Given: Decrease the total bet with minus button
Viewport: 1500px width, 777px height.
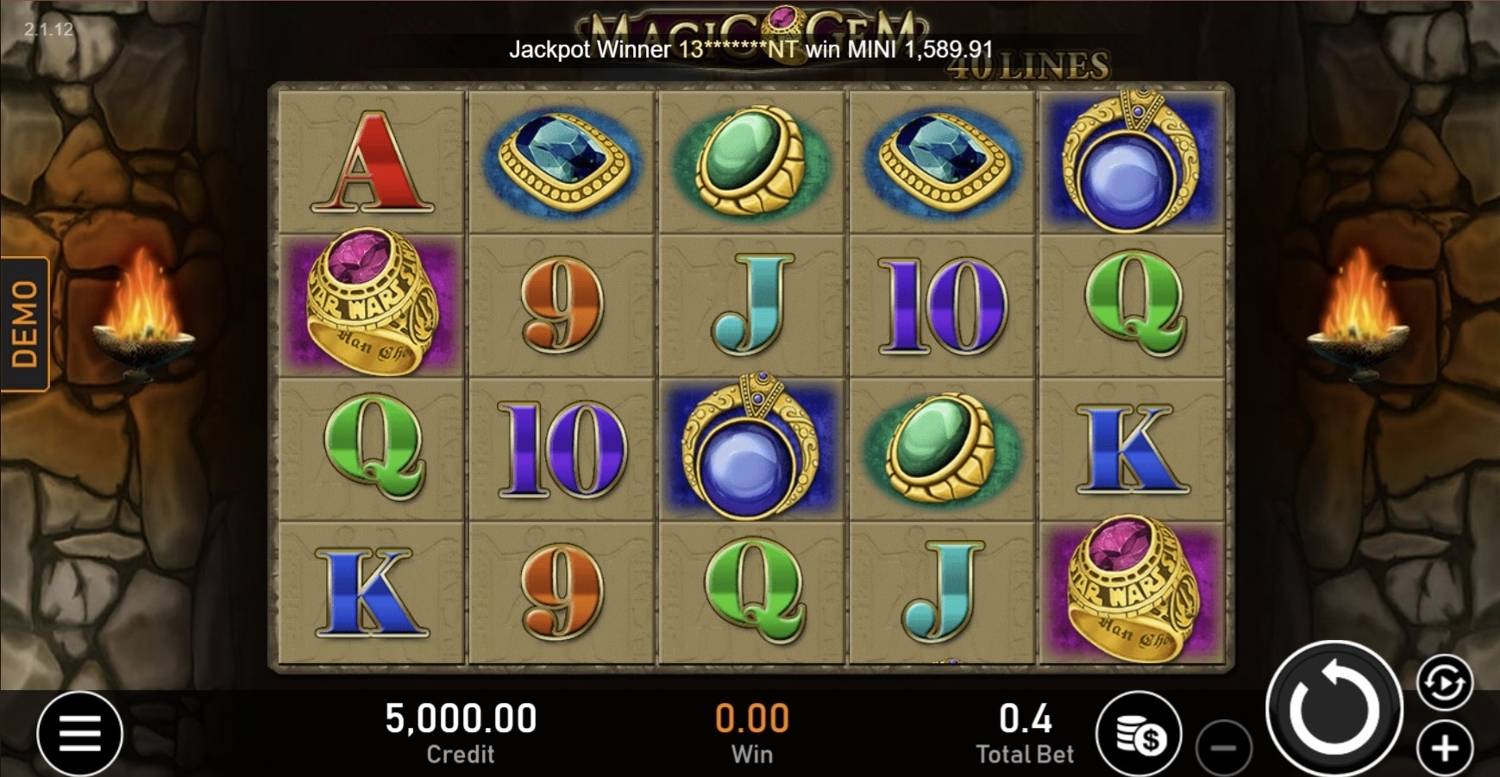Looking at the screenshot, I should pyautogui.click(x=1224, y=747).
